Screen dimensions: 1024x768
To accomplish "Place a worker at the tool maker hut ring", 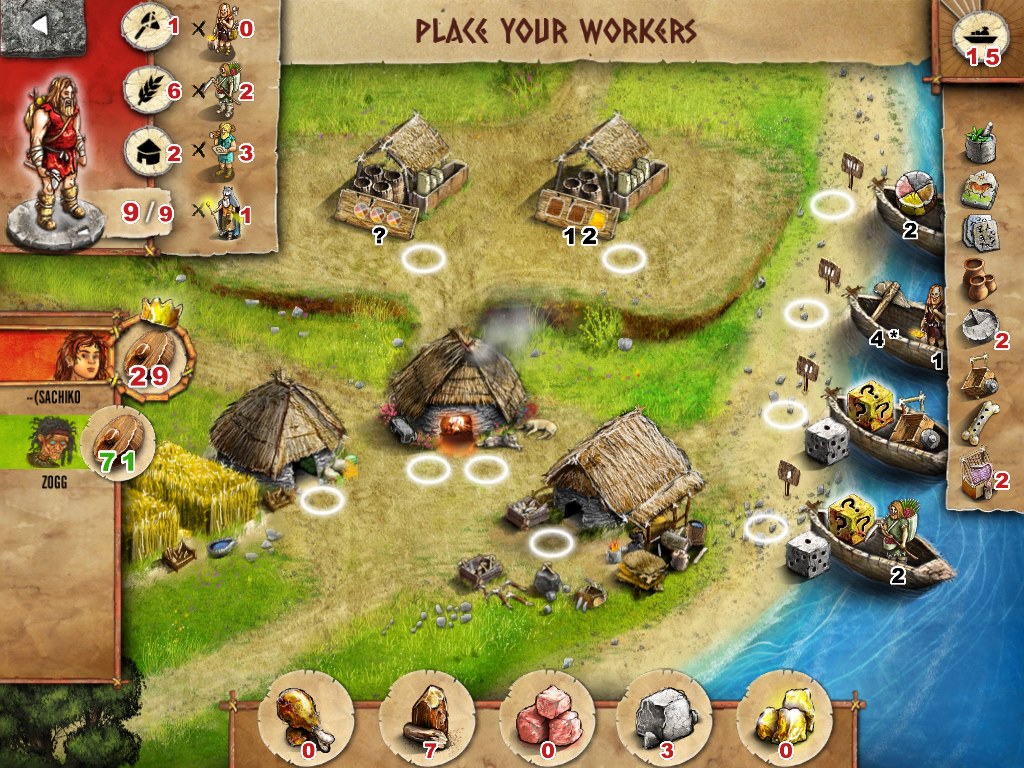I will [551, 543].
